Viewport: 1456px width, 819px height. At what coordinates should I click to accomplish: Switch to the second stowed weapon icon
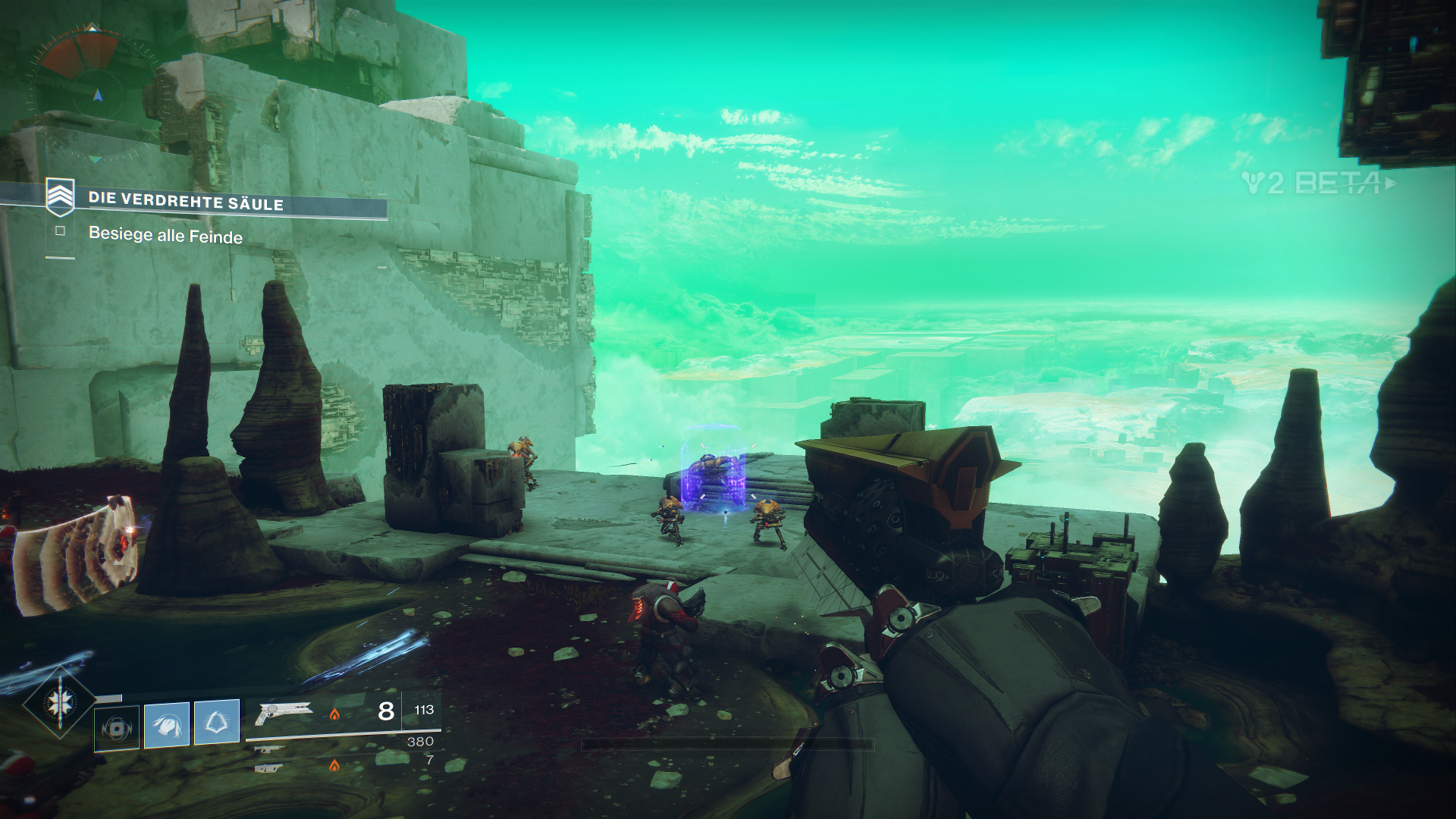coord(268,749)
